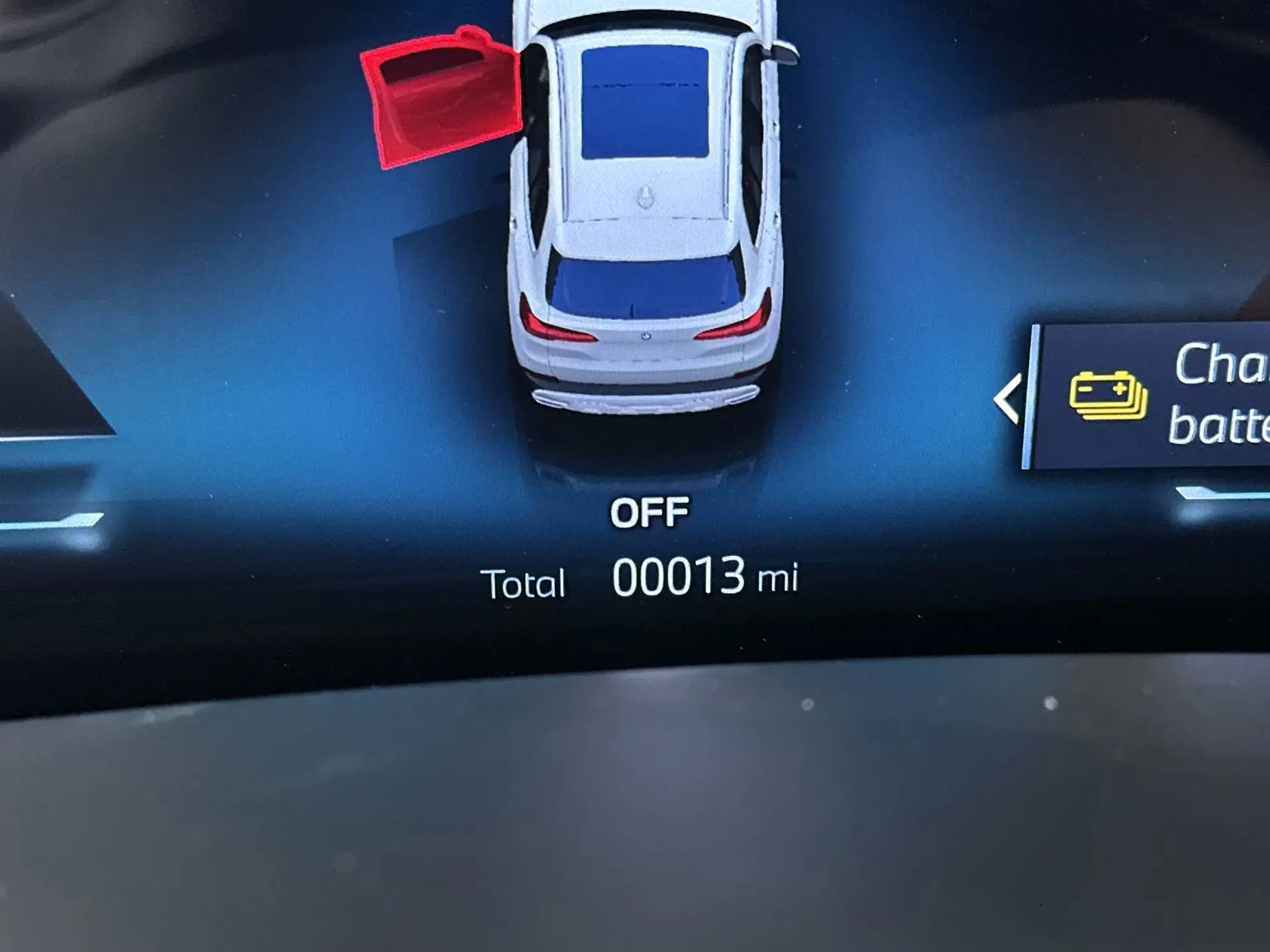Click the white left chevron arrow
1270x952 pixels.
[x=1007, y=399]
